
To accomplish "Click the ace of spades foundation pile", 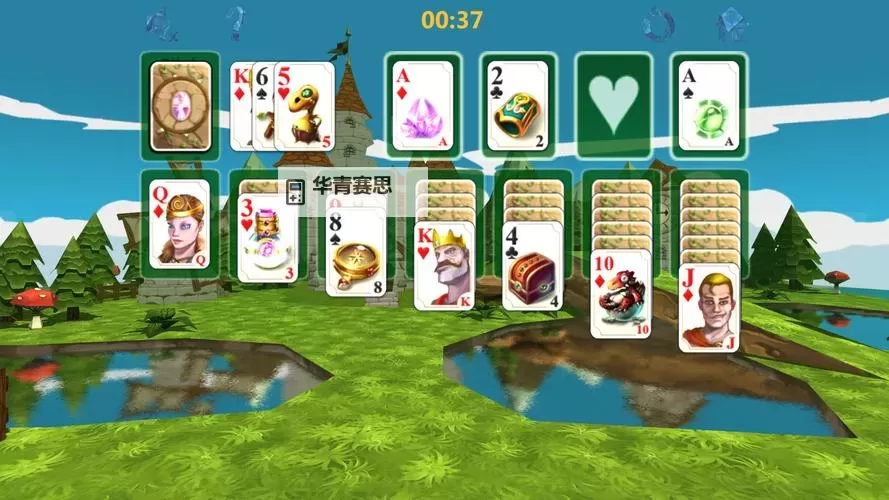I will pos(705,106).
